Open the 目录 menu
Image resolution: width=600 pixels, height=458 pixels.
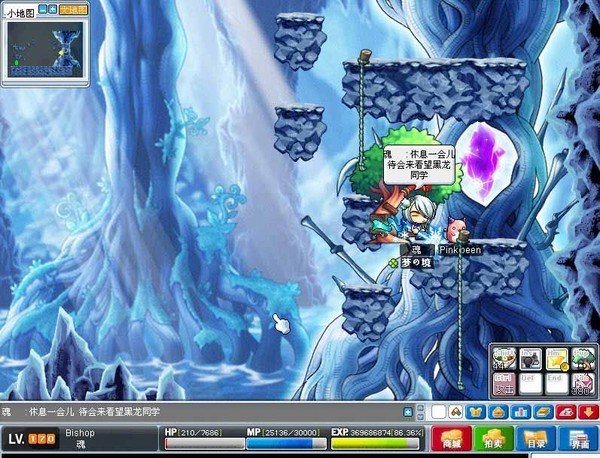(536, 439)
